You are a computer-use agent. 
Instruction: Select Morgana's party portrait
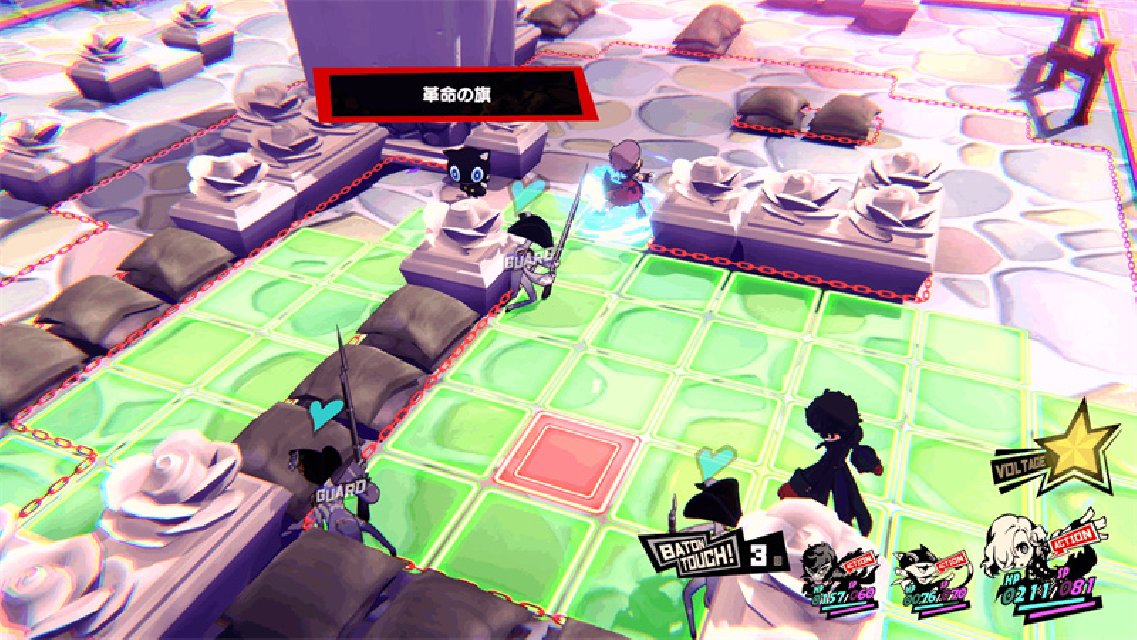(x=917, y=568)
